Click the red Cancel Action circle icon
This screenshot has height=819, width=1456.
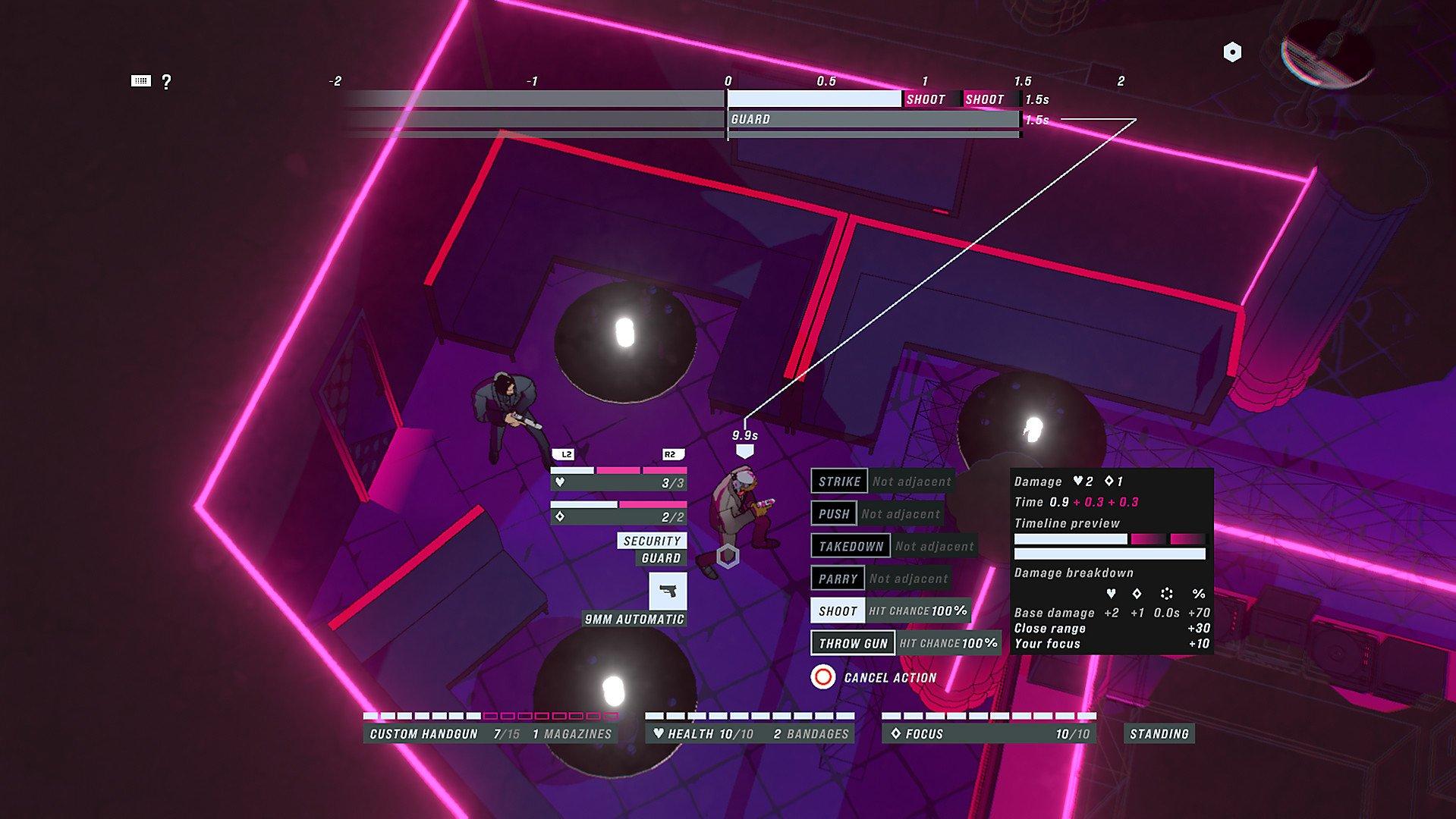click(822, 677)
